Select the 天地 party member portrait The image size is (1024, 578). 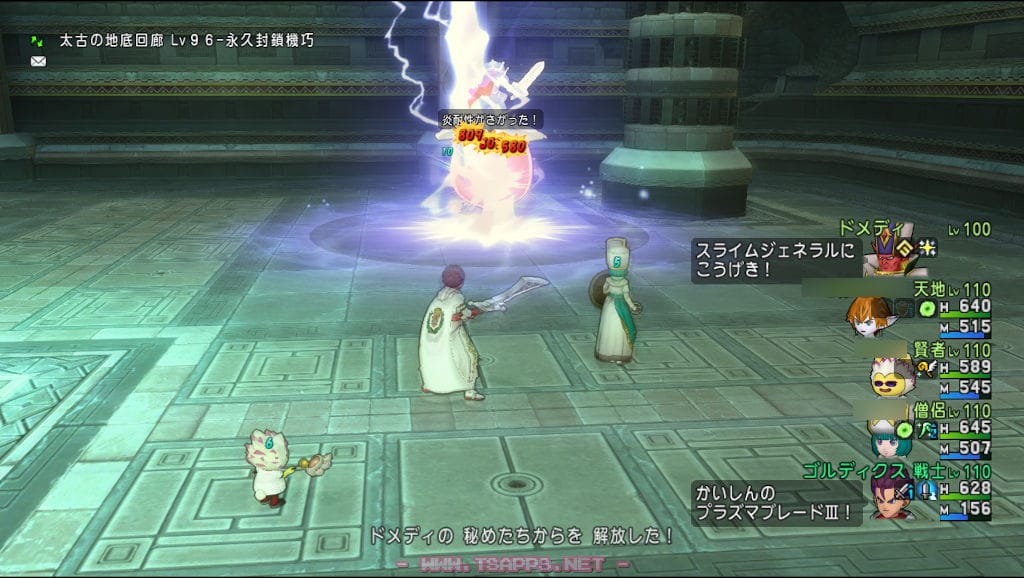(x=868, y=315)
